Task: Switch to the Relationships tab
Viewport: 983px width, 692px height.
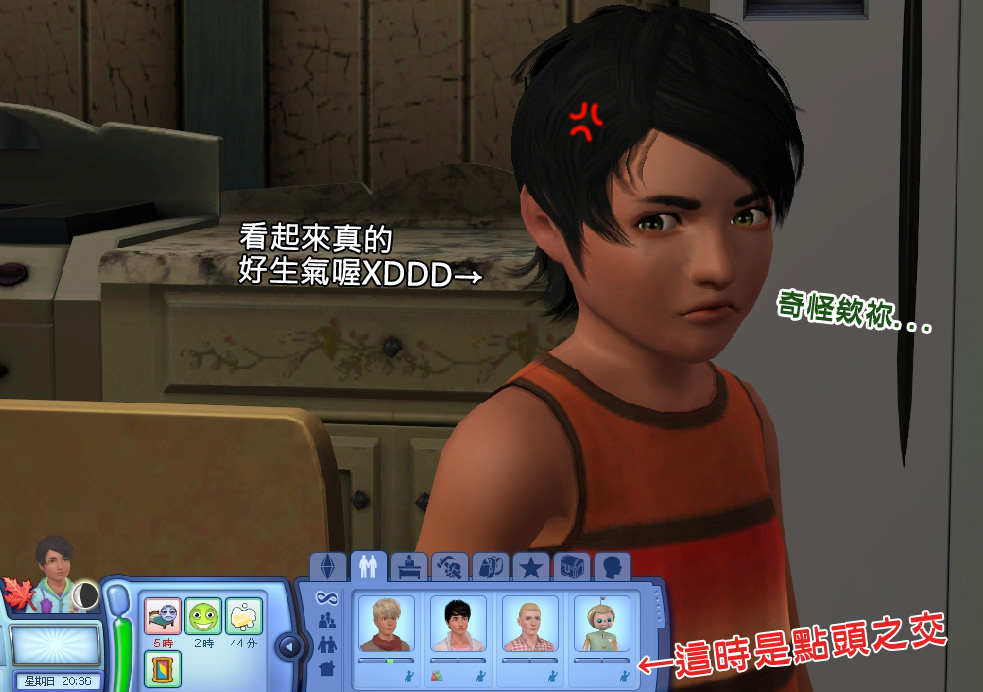Action: point(367,567)
